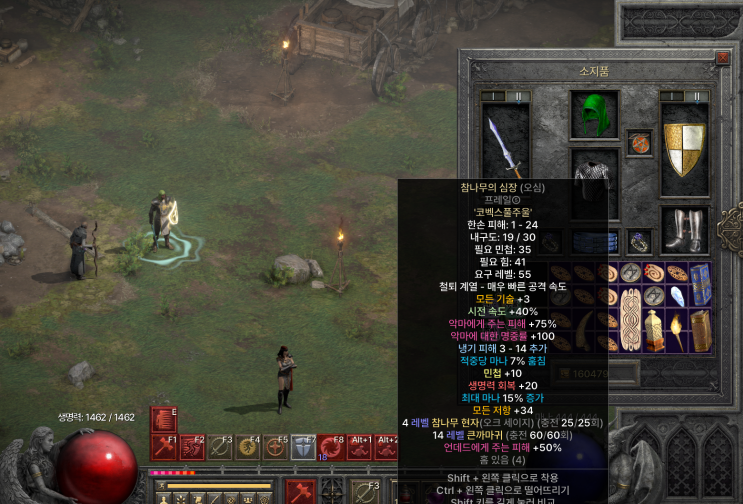
Task: Select the round orange amulet slot
Action: click(639, 143)
